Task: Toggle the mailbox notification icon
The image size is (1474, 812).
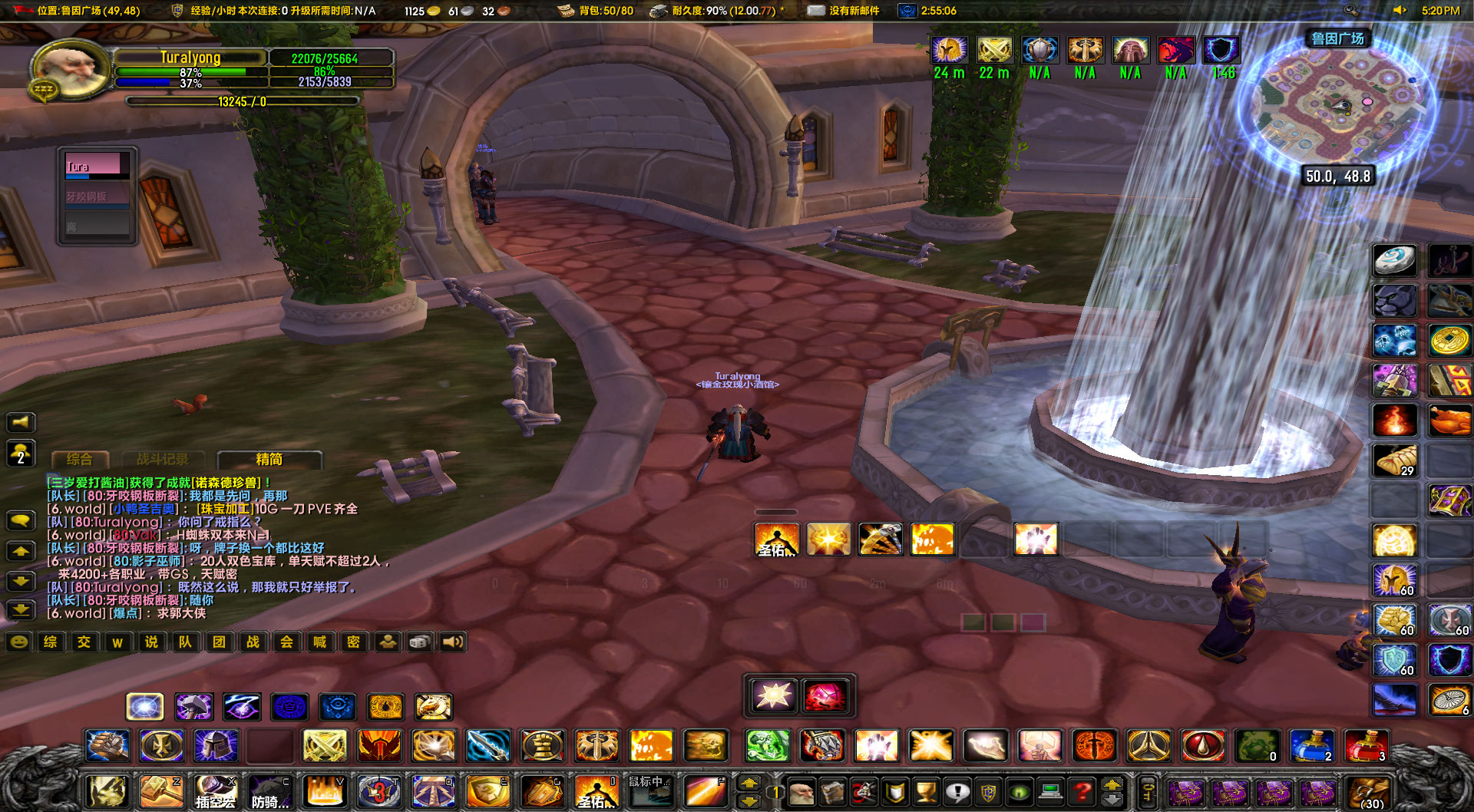Action: [816, 11]
